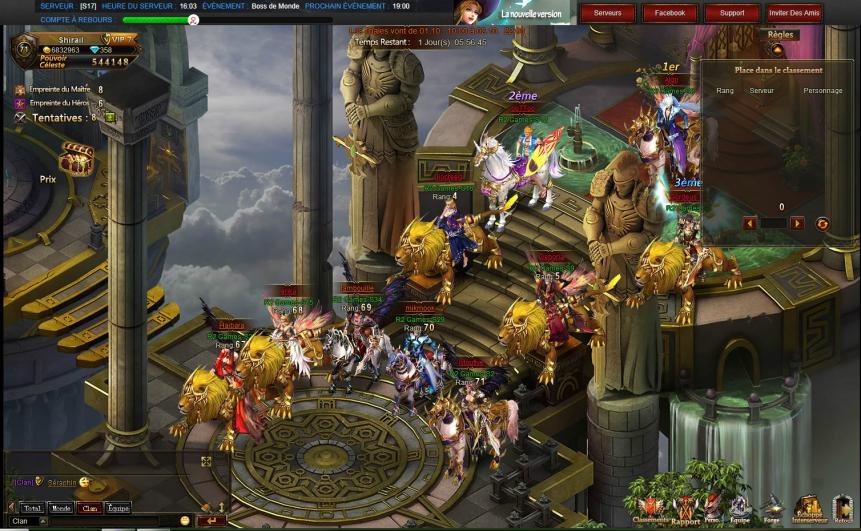This screenshot has width=861, height=531.
Task: Open the Classements menu
Action: point(650,508)
